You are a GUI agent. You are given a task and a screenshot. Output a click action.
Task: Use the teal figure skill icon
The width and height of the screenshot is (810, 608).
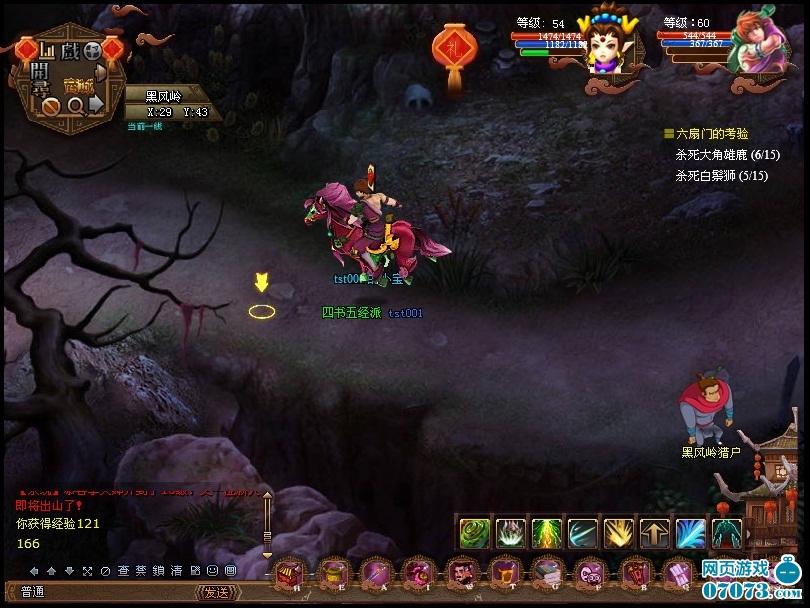(726, 533)
